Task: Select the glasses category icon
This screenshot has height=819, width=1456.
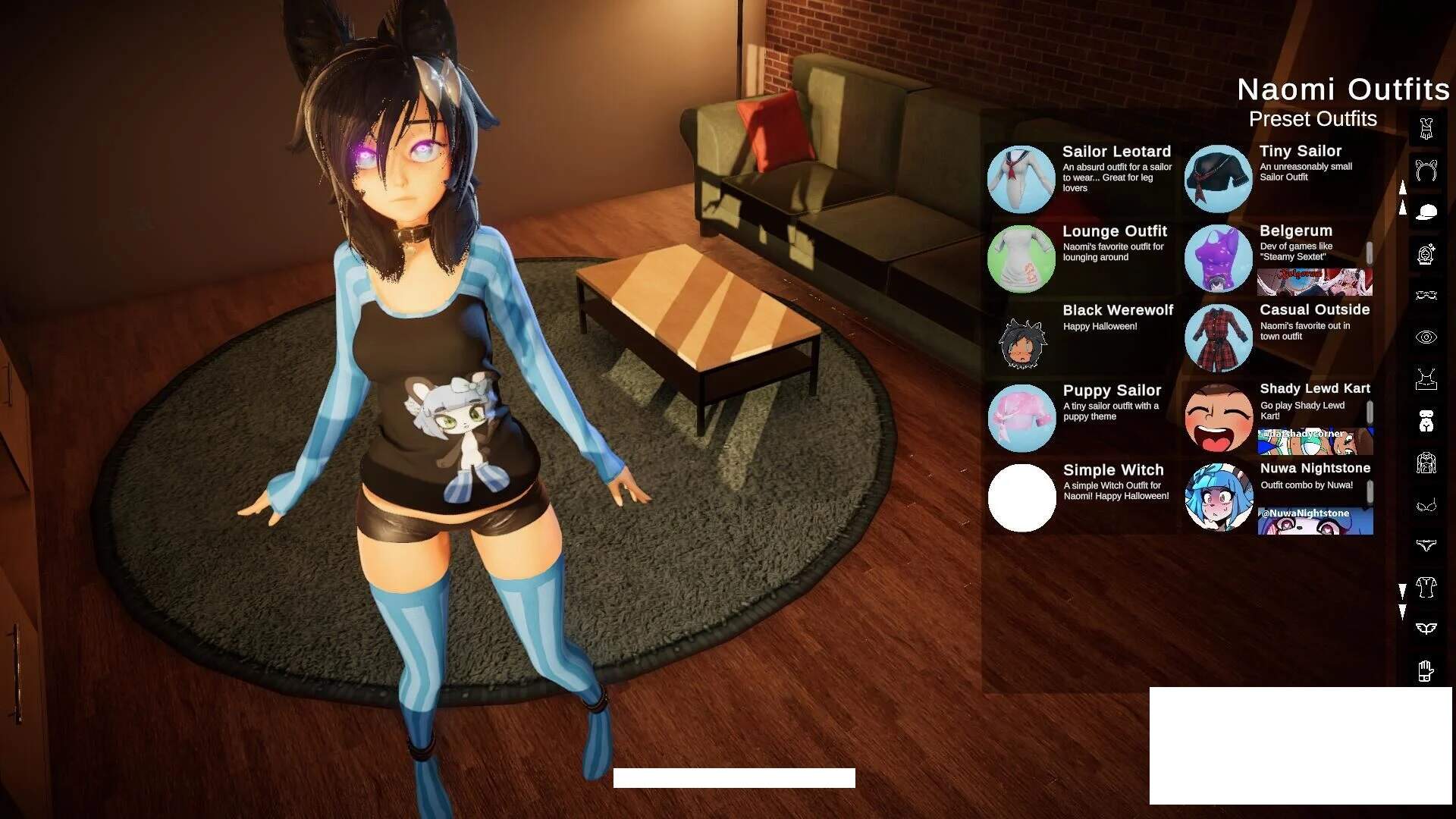Action: pos(1428,294)
